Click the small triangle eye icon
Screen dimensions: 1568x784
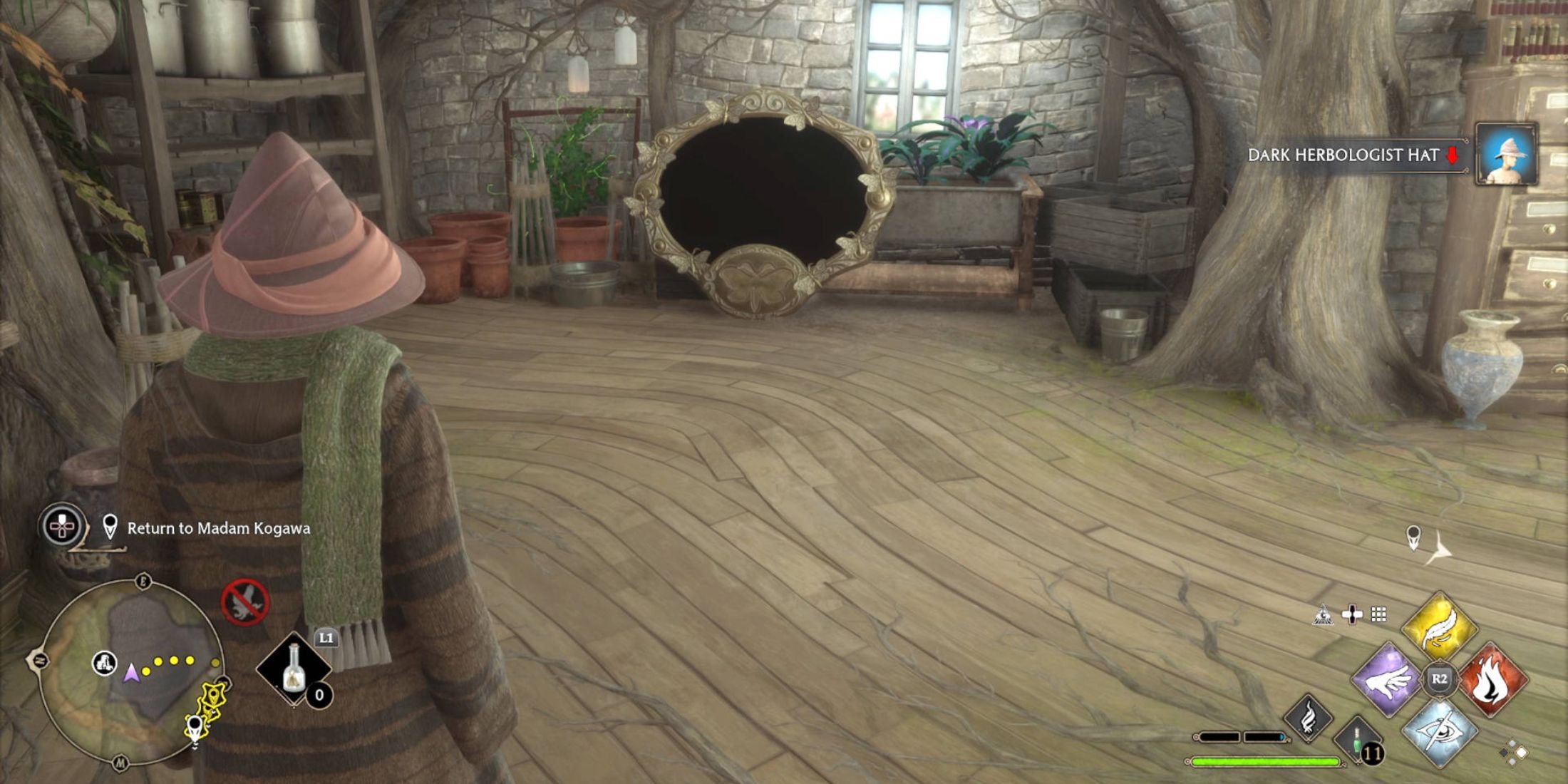(1323, 614)
